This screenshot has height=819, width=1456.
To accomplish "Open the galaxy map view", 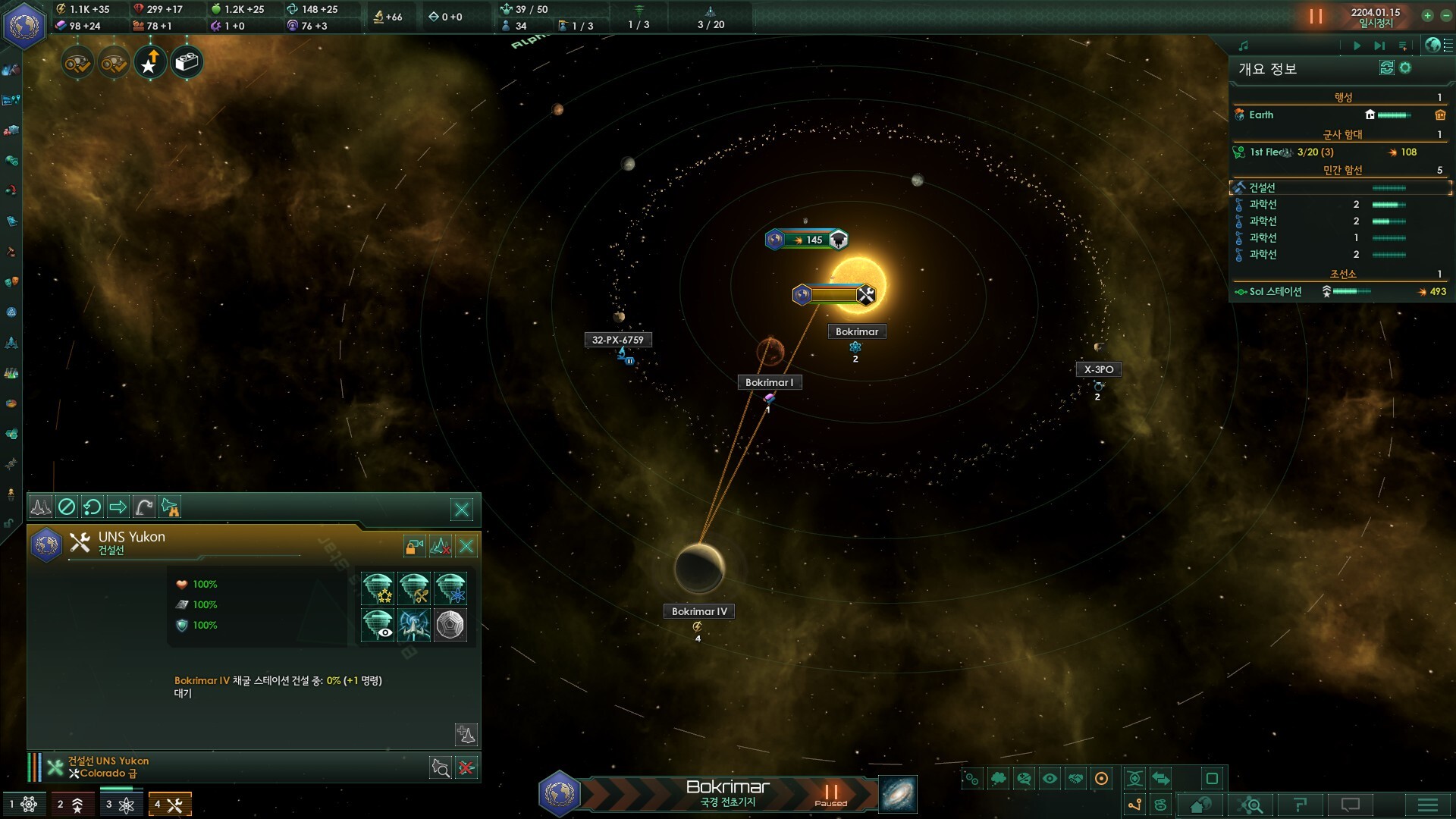I will click(898, 794).
